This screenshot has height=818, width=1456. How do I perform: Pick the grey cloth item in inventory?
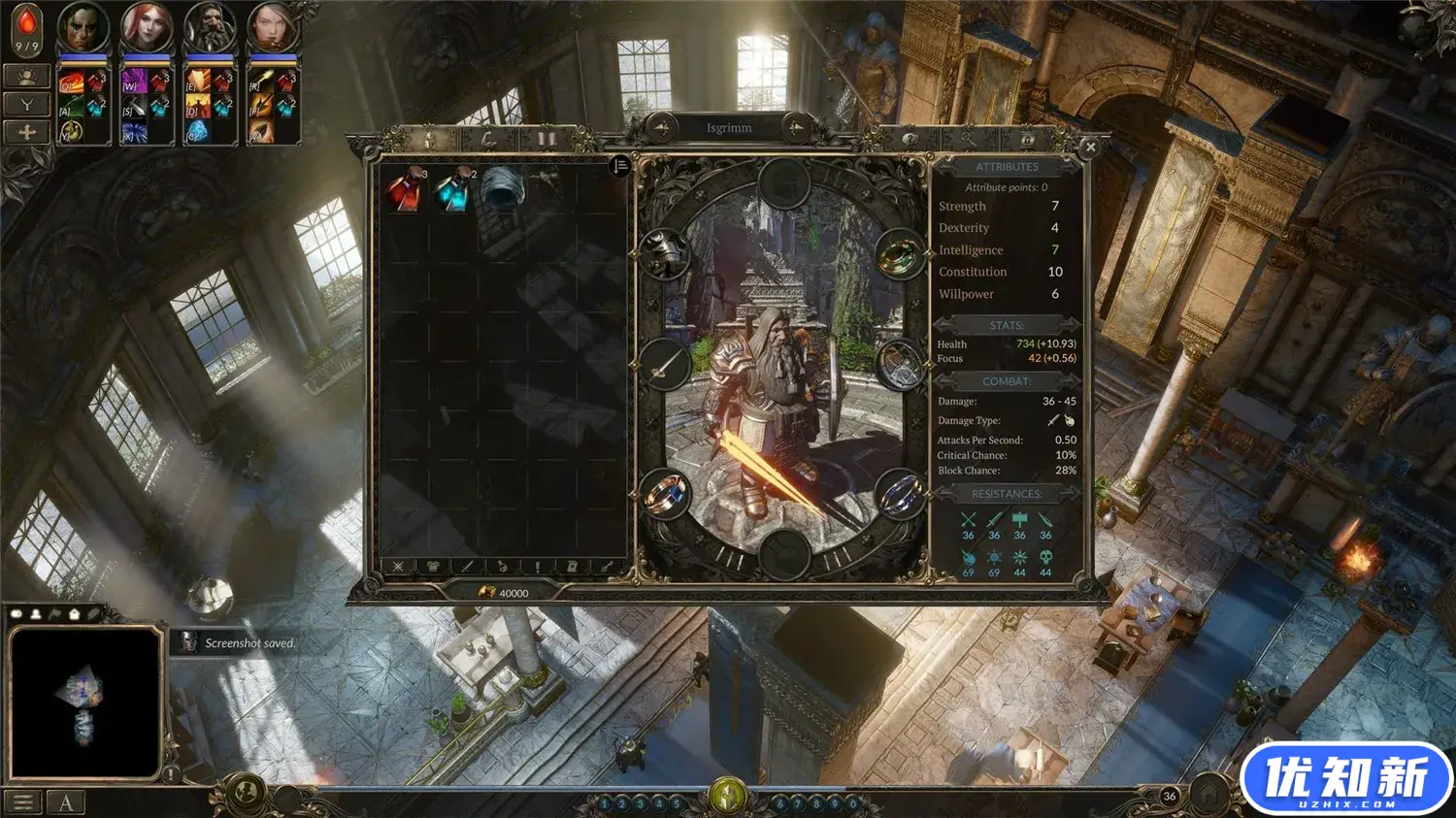pyautogui.click(x=502, y=188)
